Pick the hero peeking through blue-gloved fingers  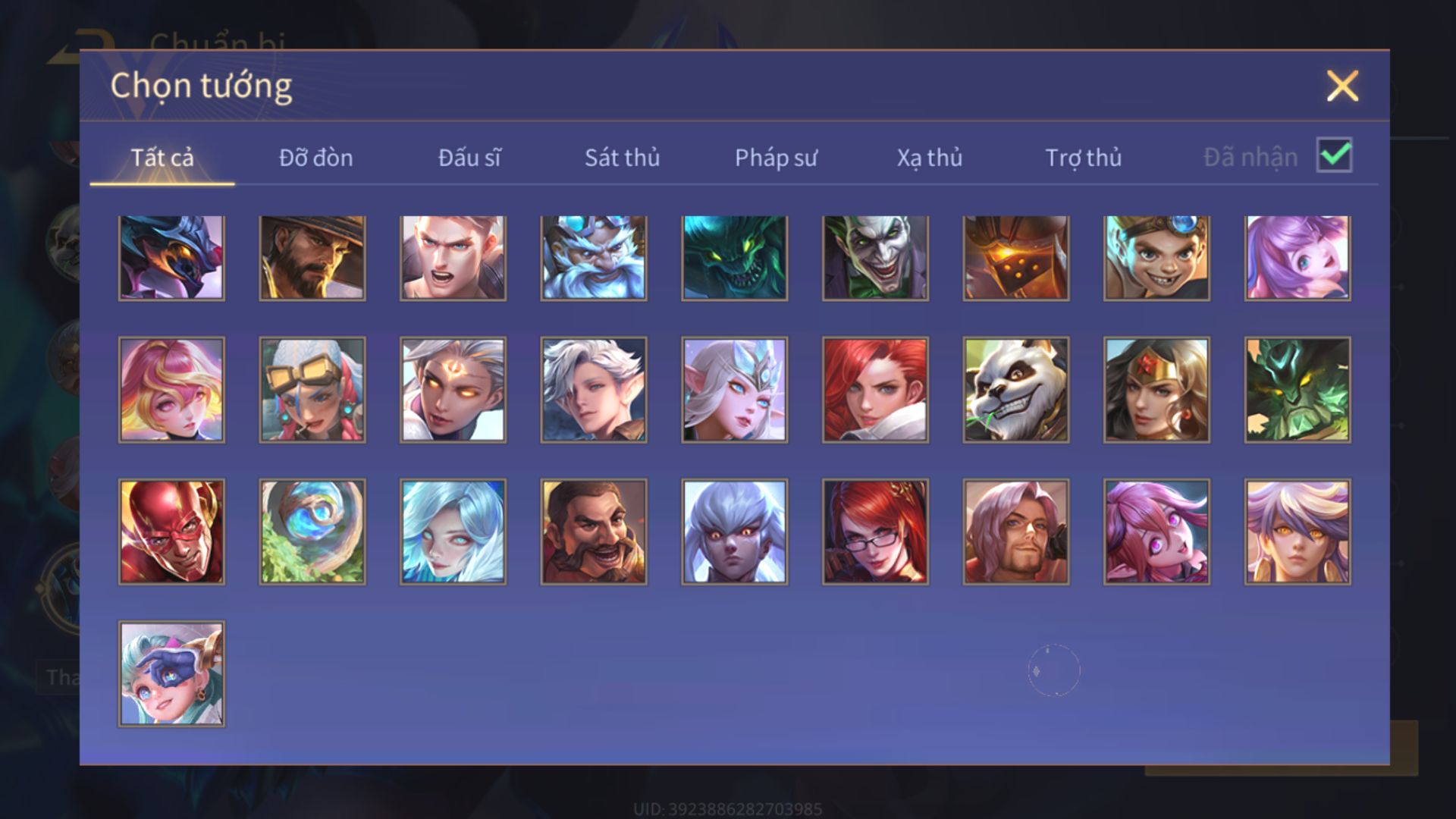pyautogui.click(x=171, y=674)
